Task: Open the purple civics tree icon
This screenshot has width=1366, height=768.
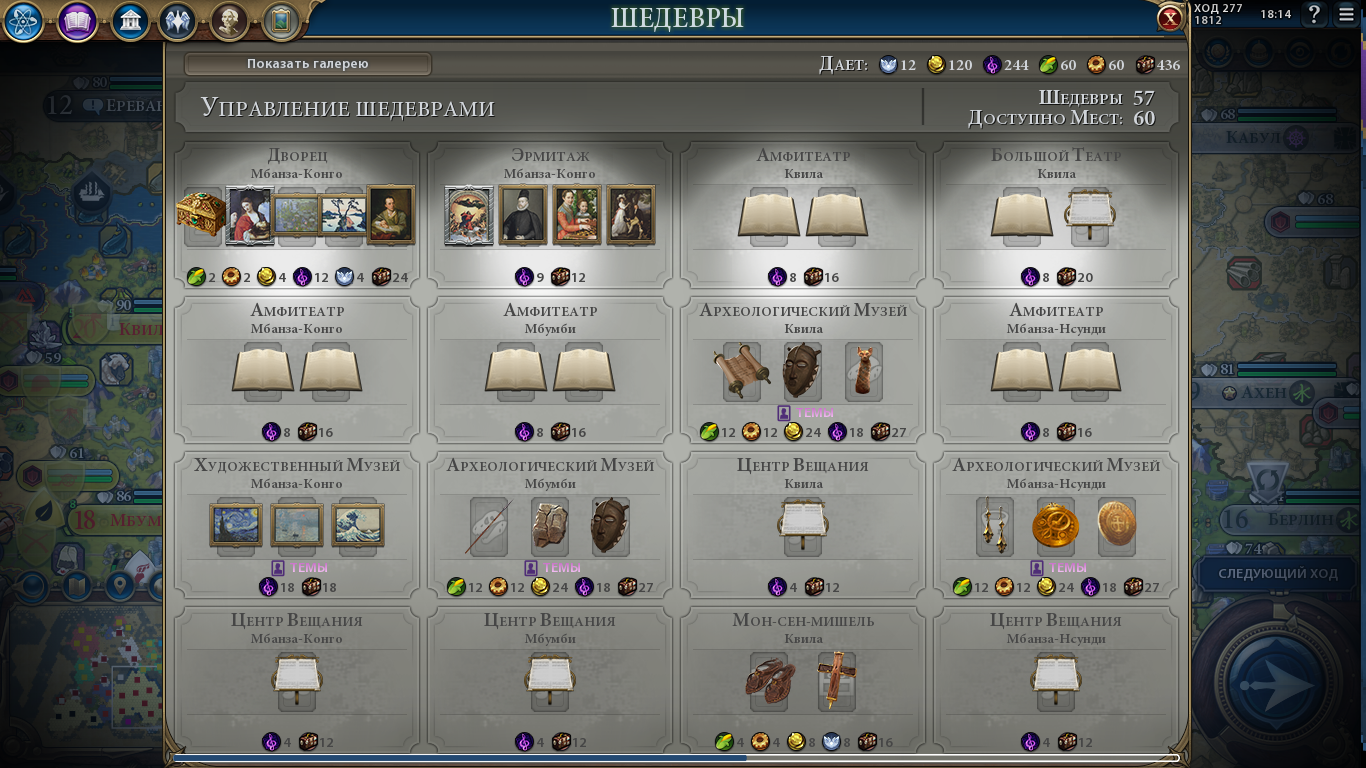Action: tap(77, 21)
